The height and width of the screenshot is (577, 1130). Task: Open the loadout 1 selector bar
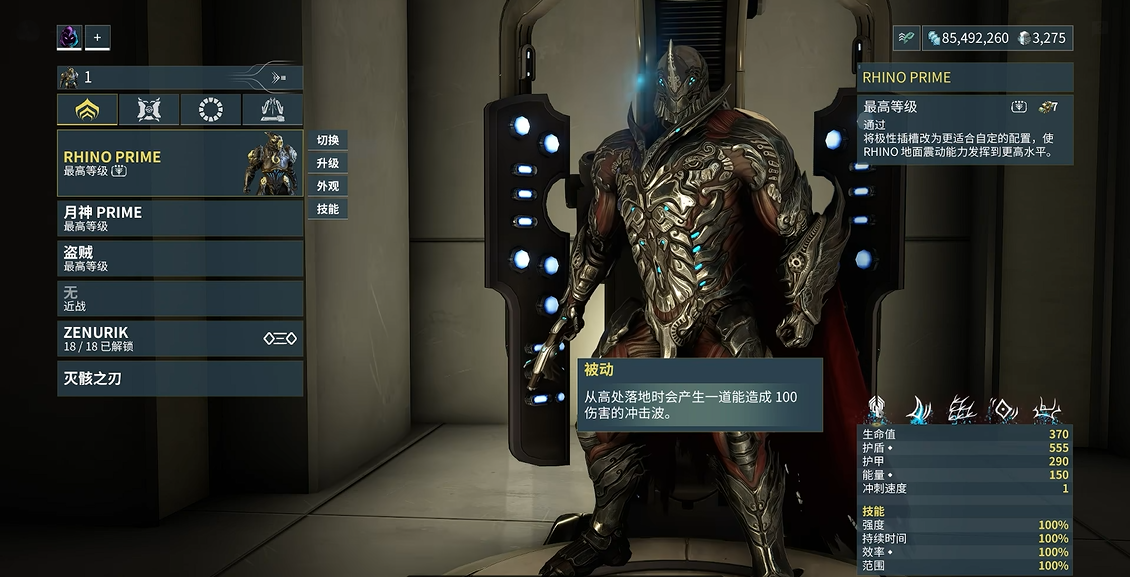click(x=180, y=77)
